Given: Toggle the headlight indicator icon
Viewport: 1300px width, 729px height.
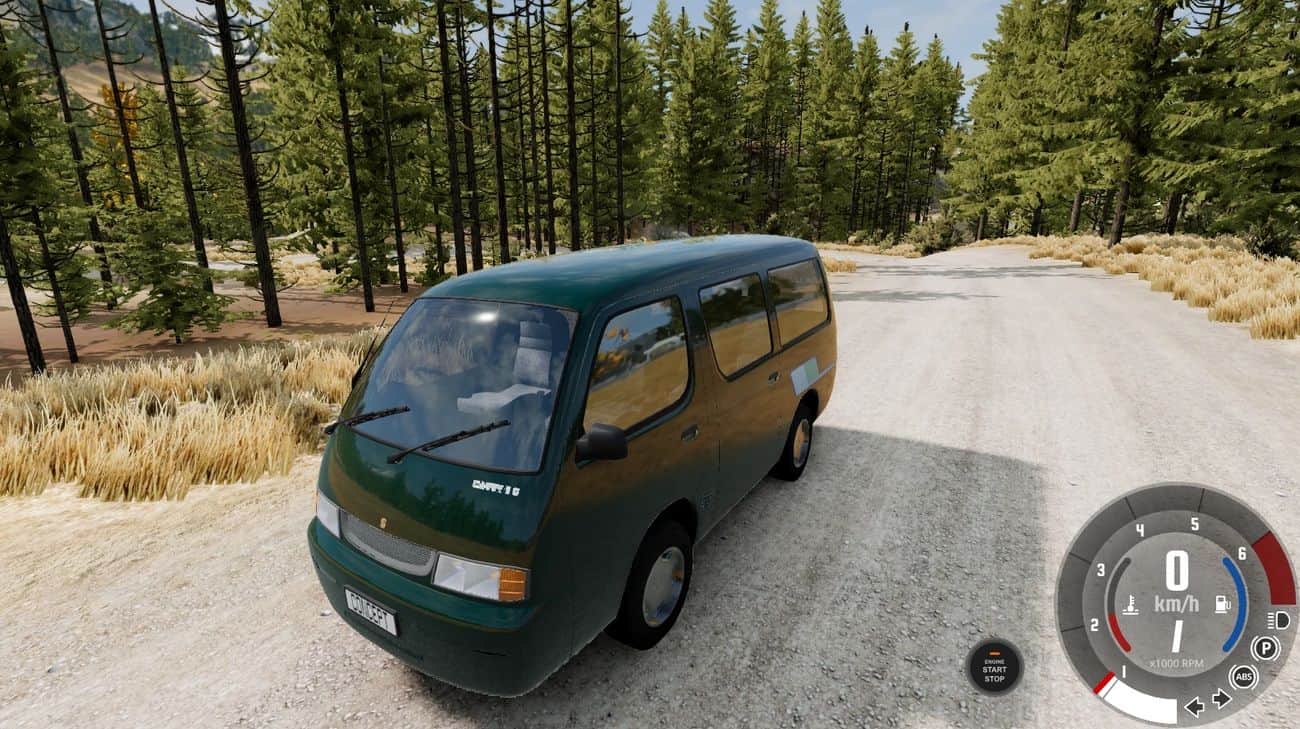Looking at the screenshot, I should coord(1277,620).
